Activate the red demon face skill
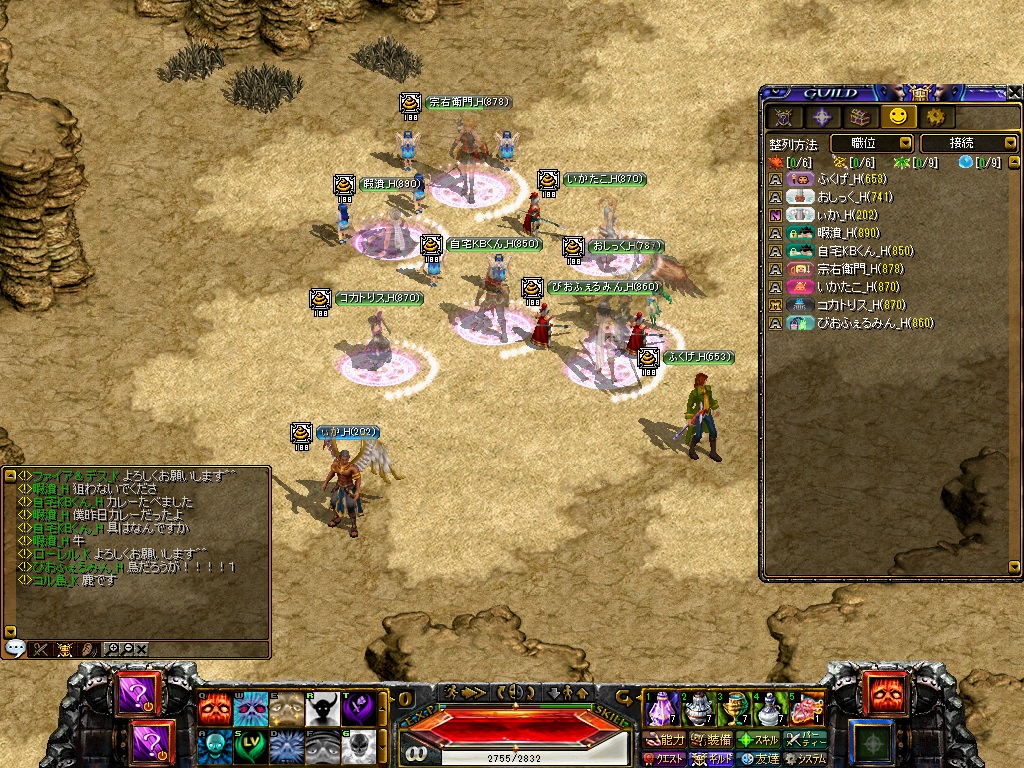Screen dimensions: 1024x768 [214, 709]
